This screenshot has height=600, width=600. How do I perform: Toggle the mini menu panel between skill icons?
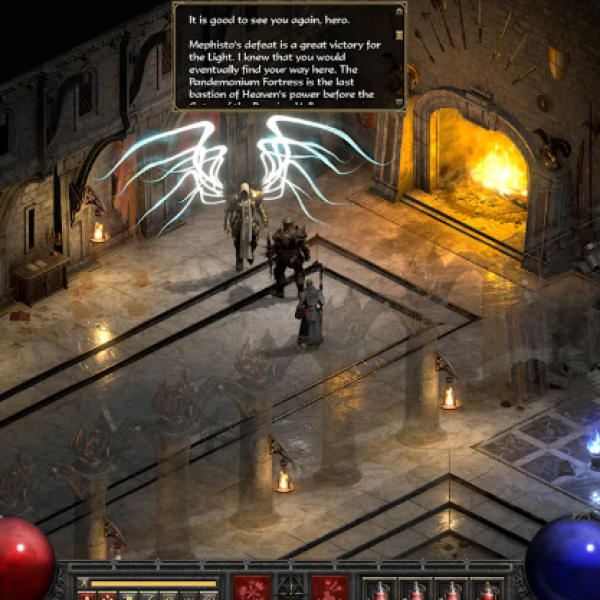click(290, 588)
